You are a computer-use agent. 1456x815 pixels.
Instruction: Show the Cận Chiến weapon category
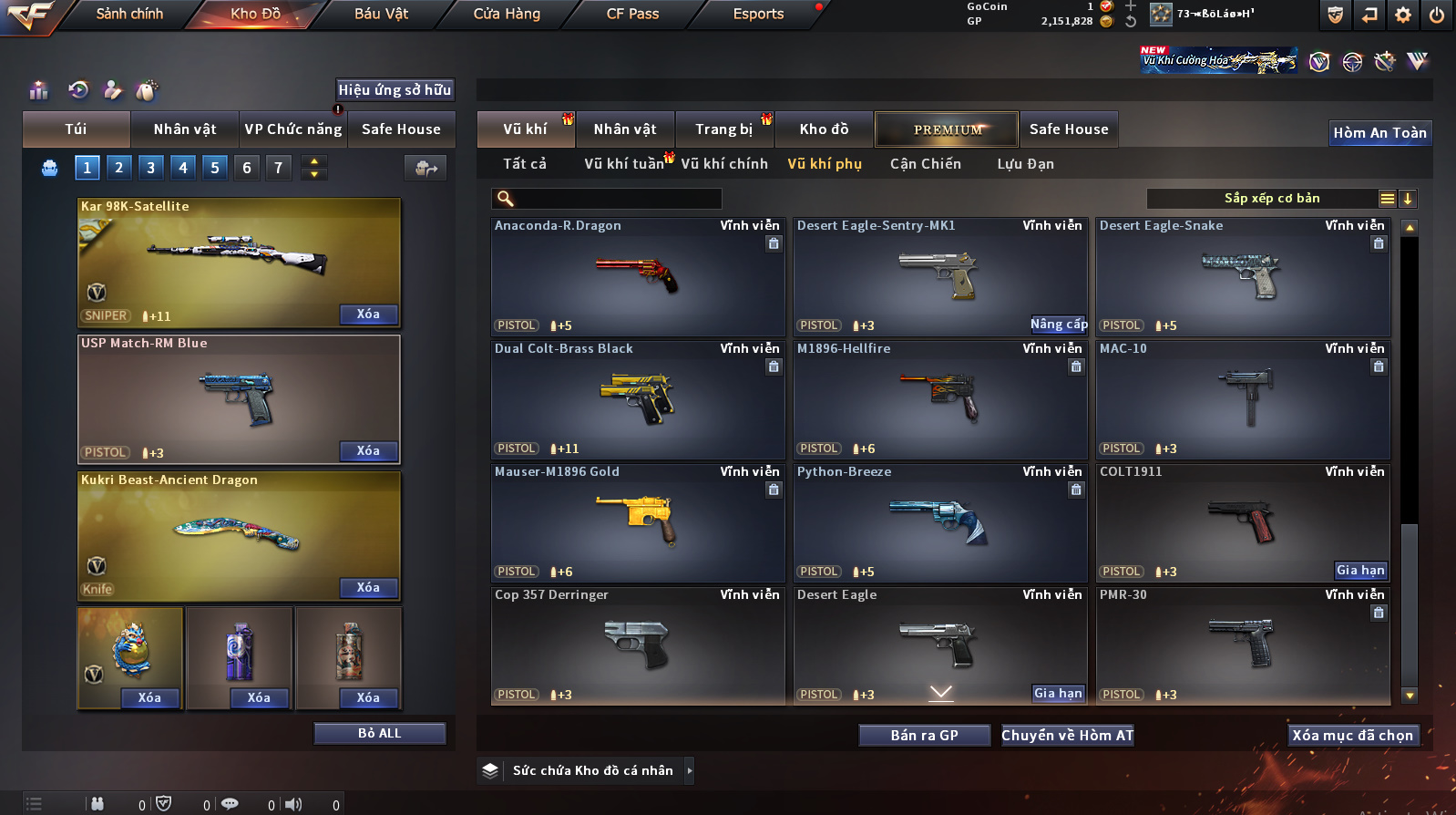coord(925,164)
